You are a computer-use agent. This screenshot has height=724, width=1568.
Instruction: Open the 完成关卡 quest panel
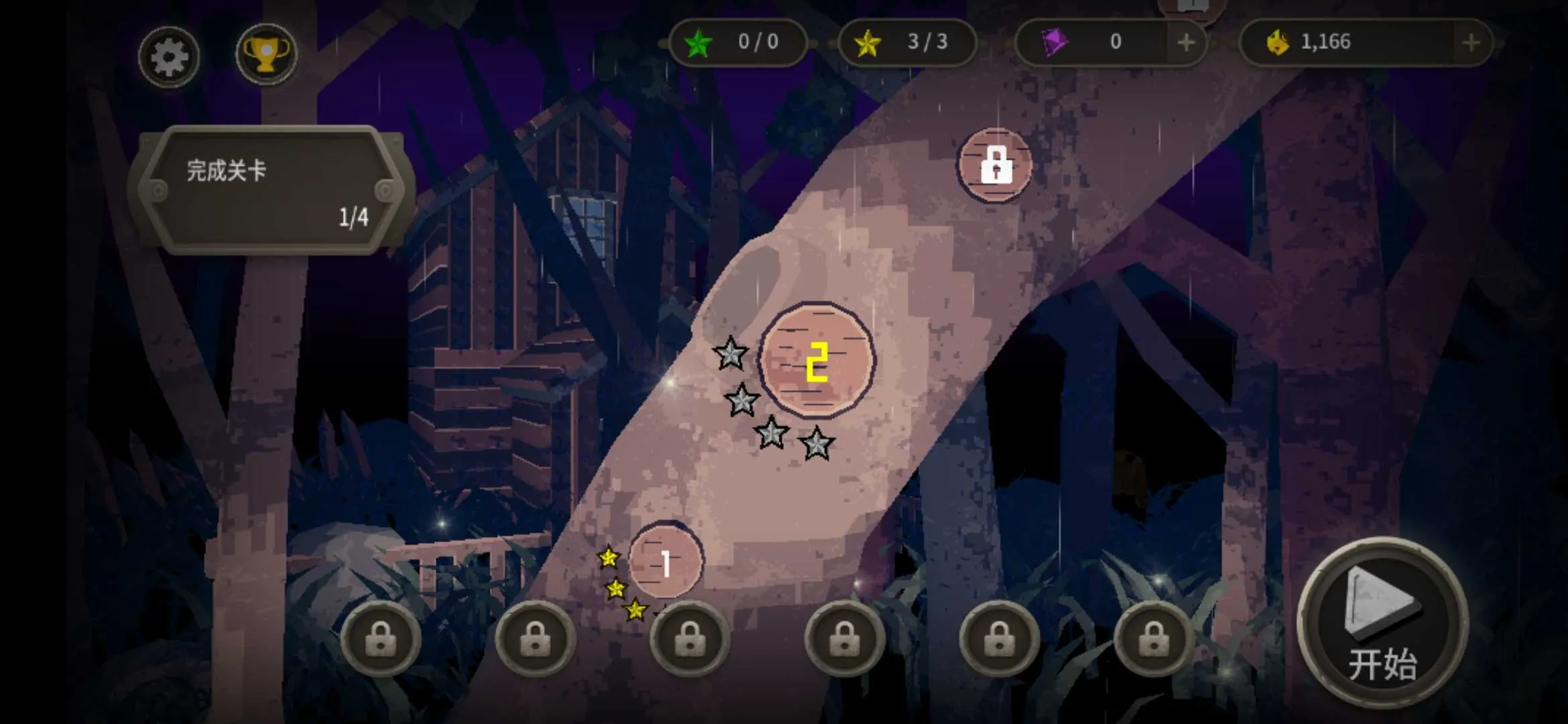(x=271, y=191)
